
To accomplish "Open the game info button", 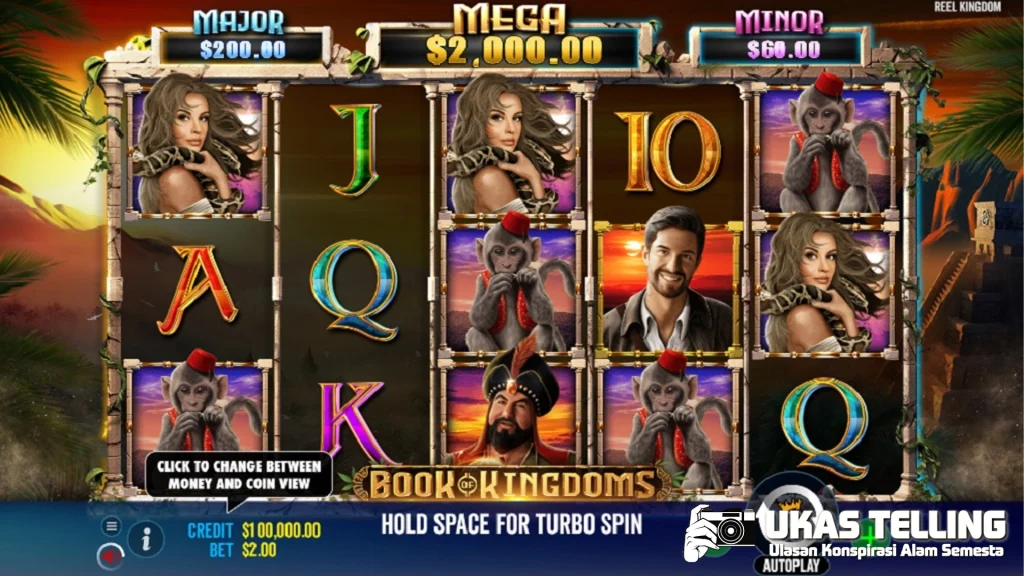I will click(x=146, y=539).
